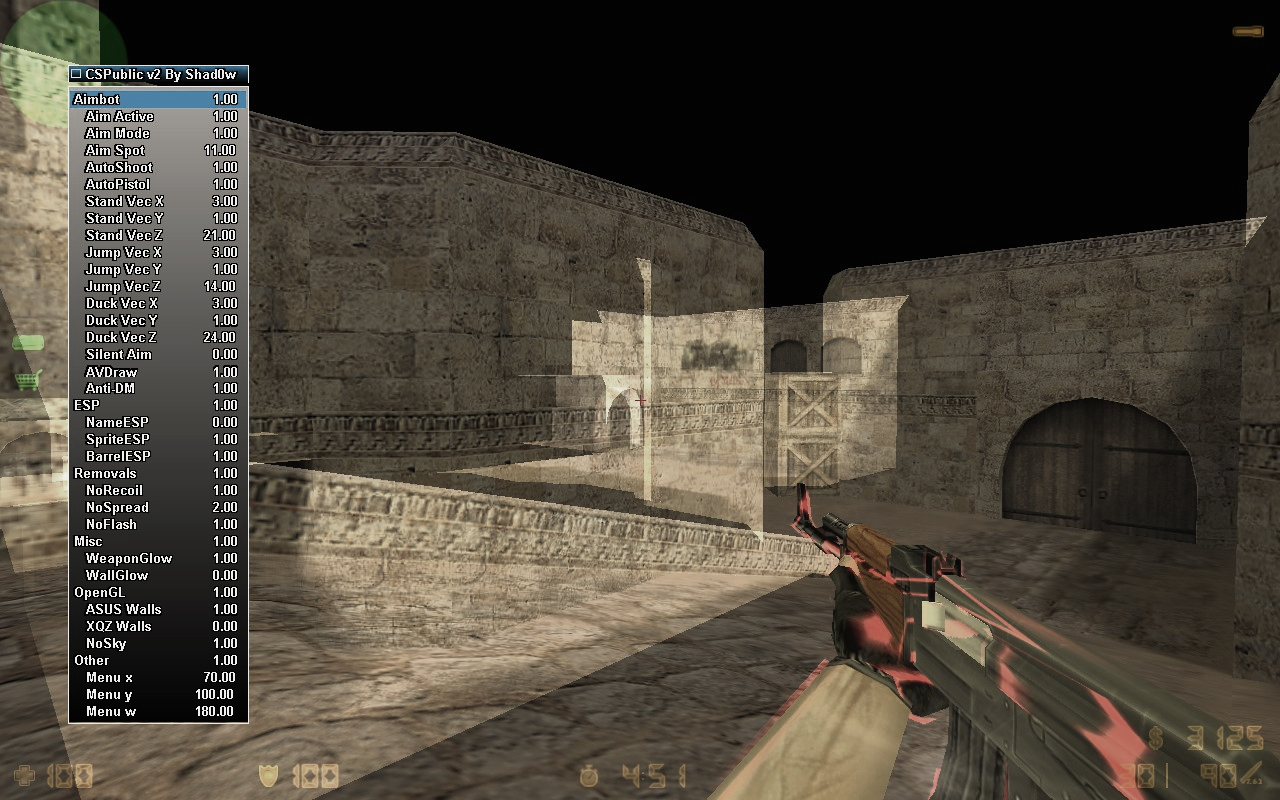
Task: Click the armor shield icon
Action: [270, 776]
